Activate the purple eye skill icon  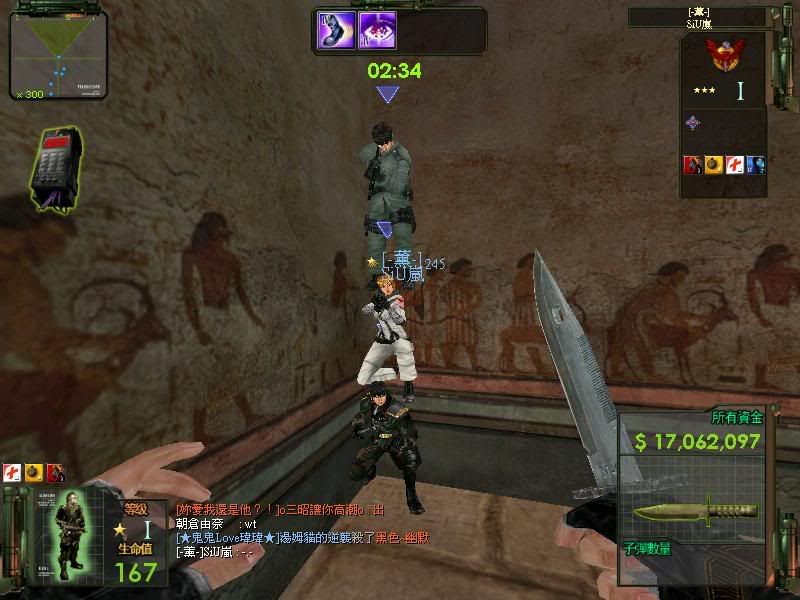(x=377, y=30)
